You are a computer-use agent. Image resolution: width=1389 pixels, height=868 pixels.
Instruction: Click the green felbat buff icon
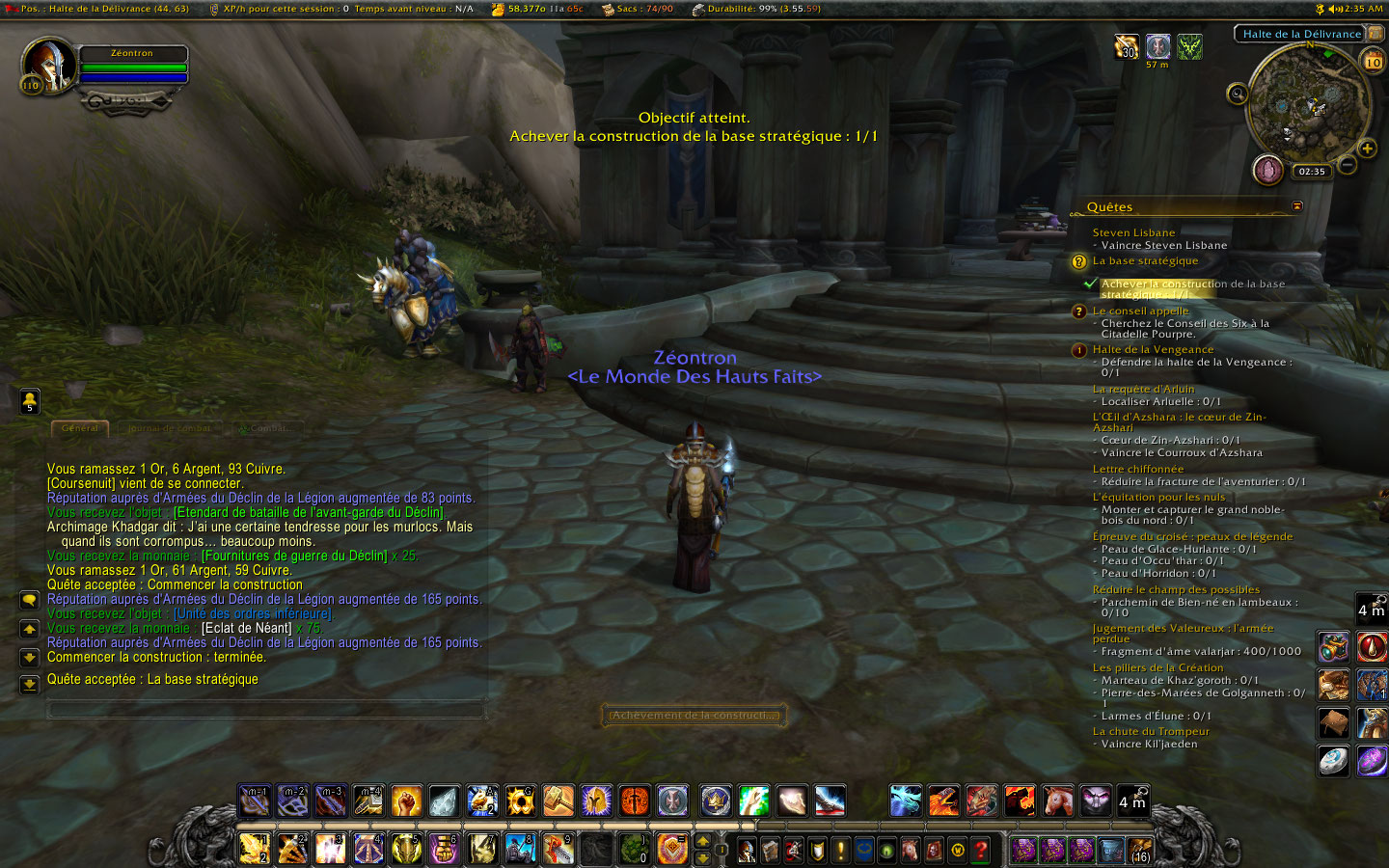point(1189,46)
